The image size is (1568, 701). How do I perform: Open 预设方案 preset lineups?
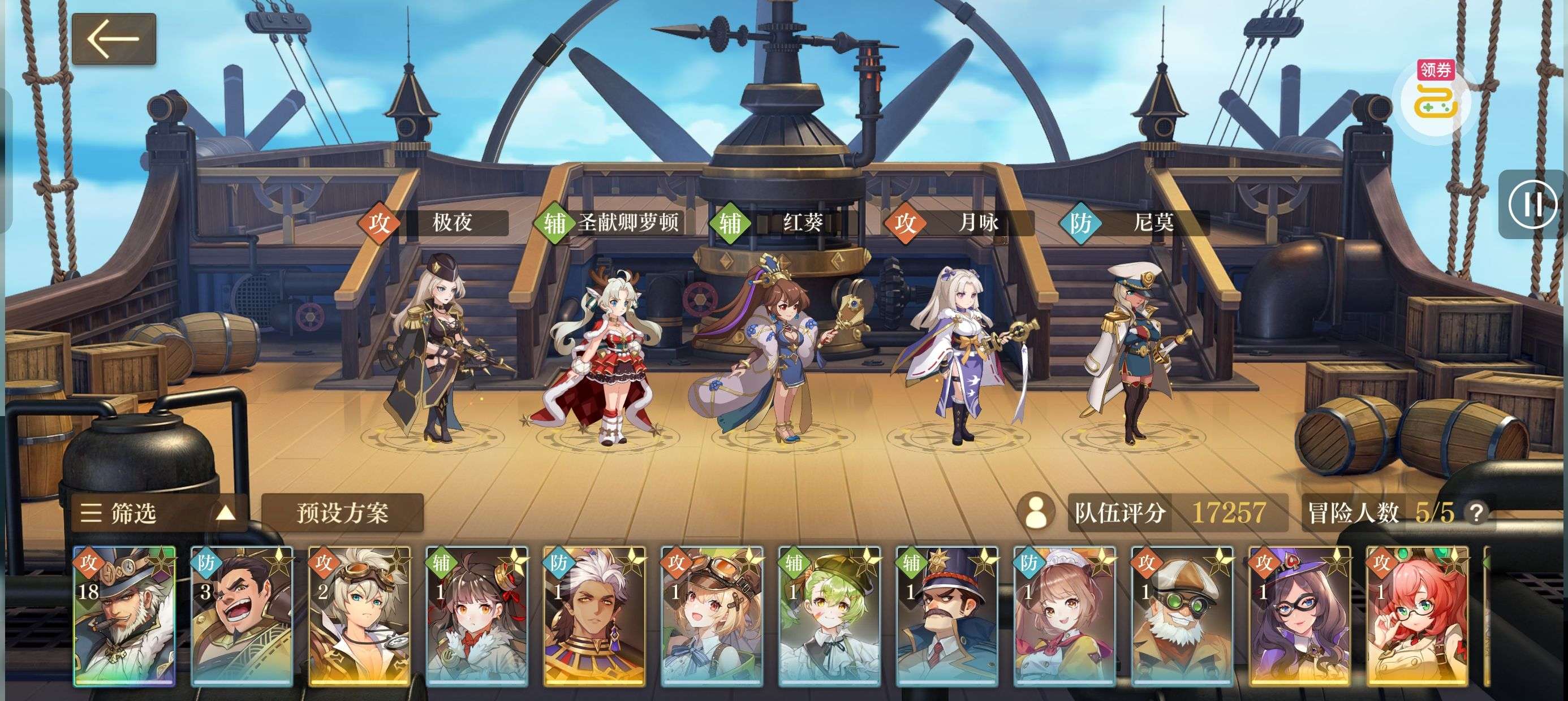point(342,513)
